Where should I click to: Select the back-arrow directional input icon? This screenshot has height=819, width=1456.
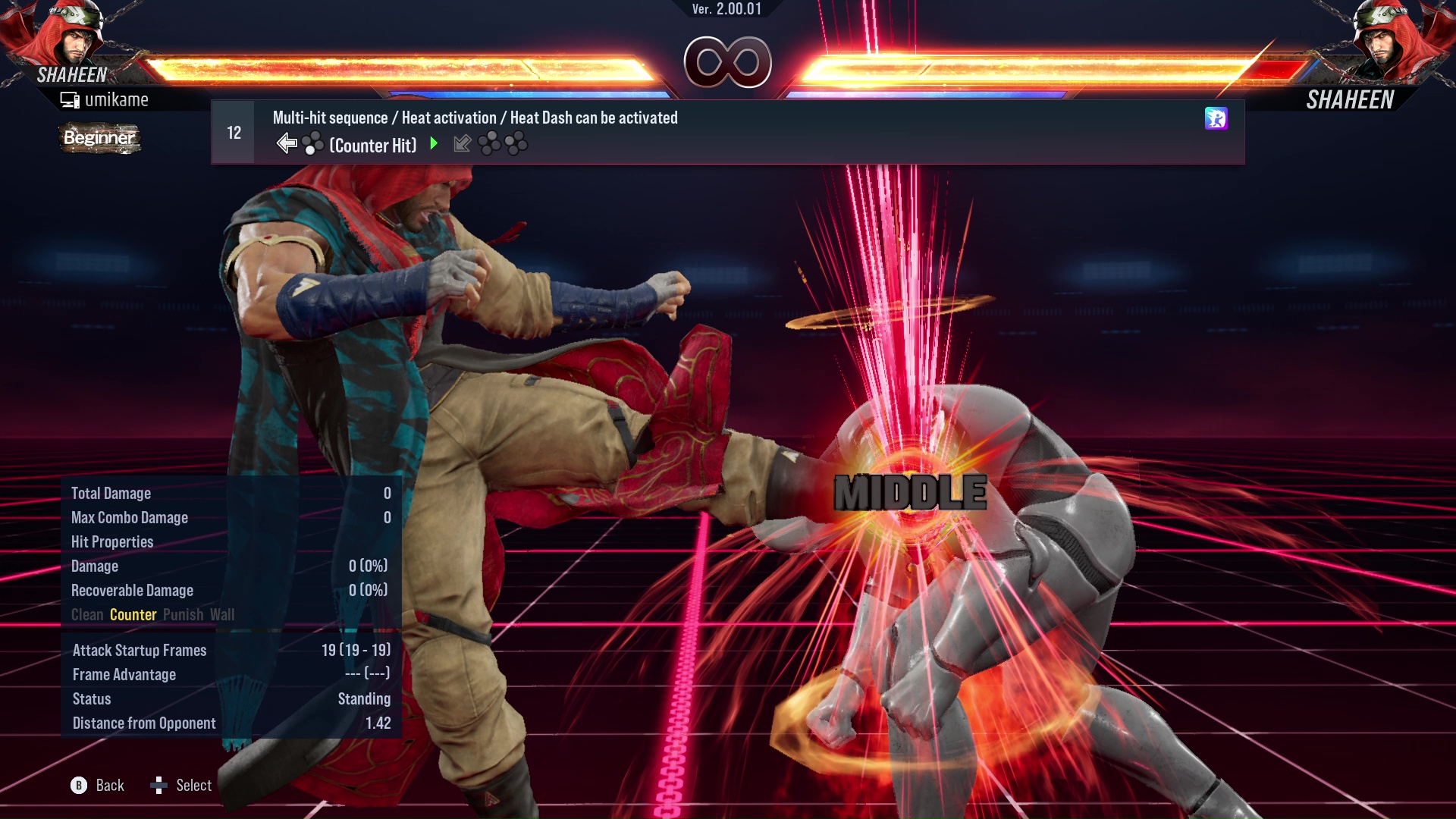pos(288,143)
